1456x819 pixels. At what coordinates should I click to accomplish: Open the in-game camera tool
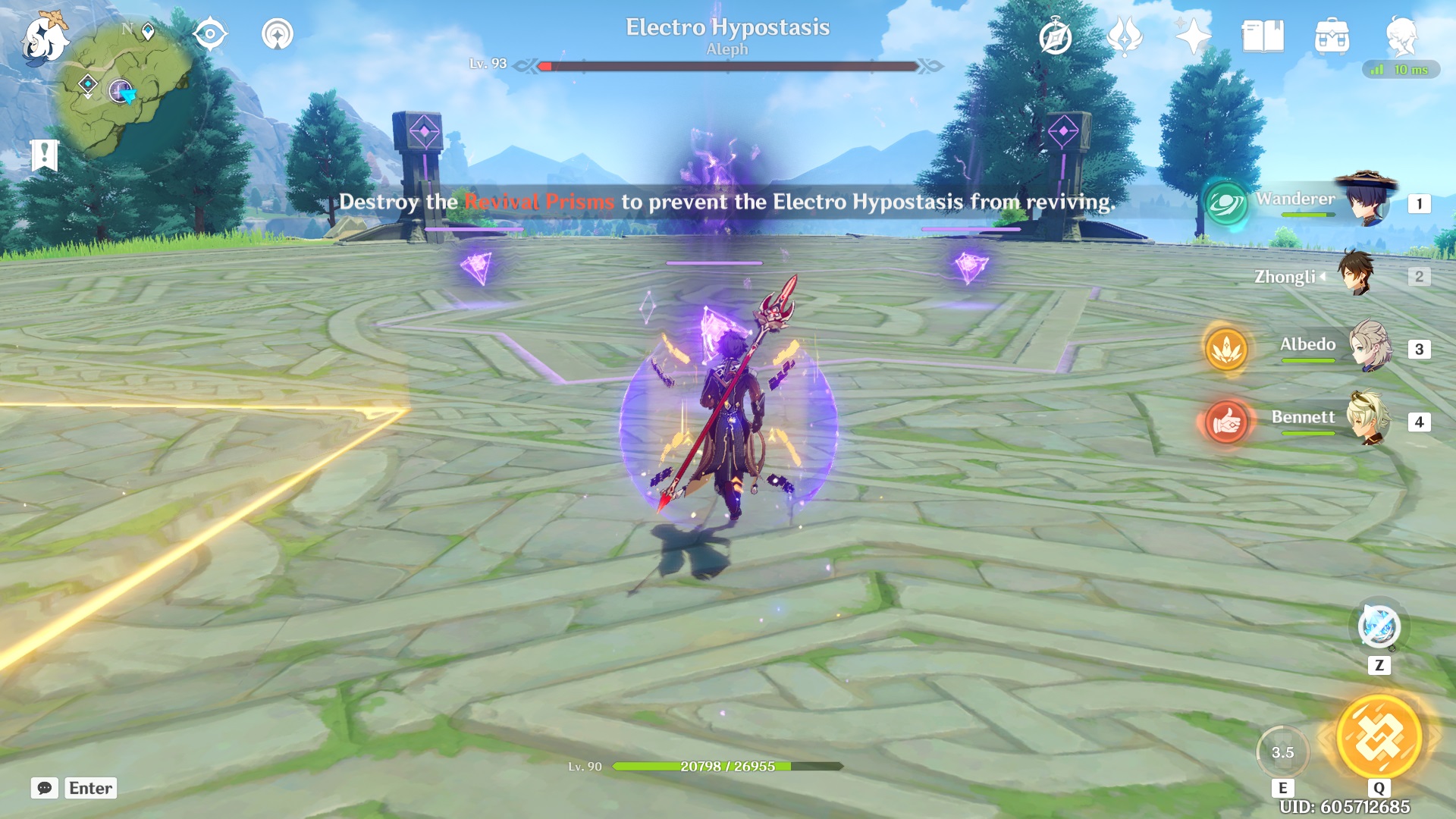click(212, 33)
